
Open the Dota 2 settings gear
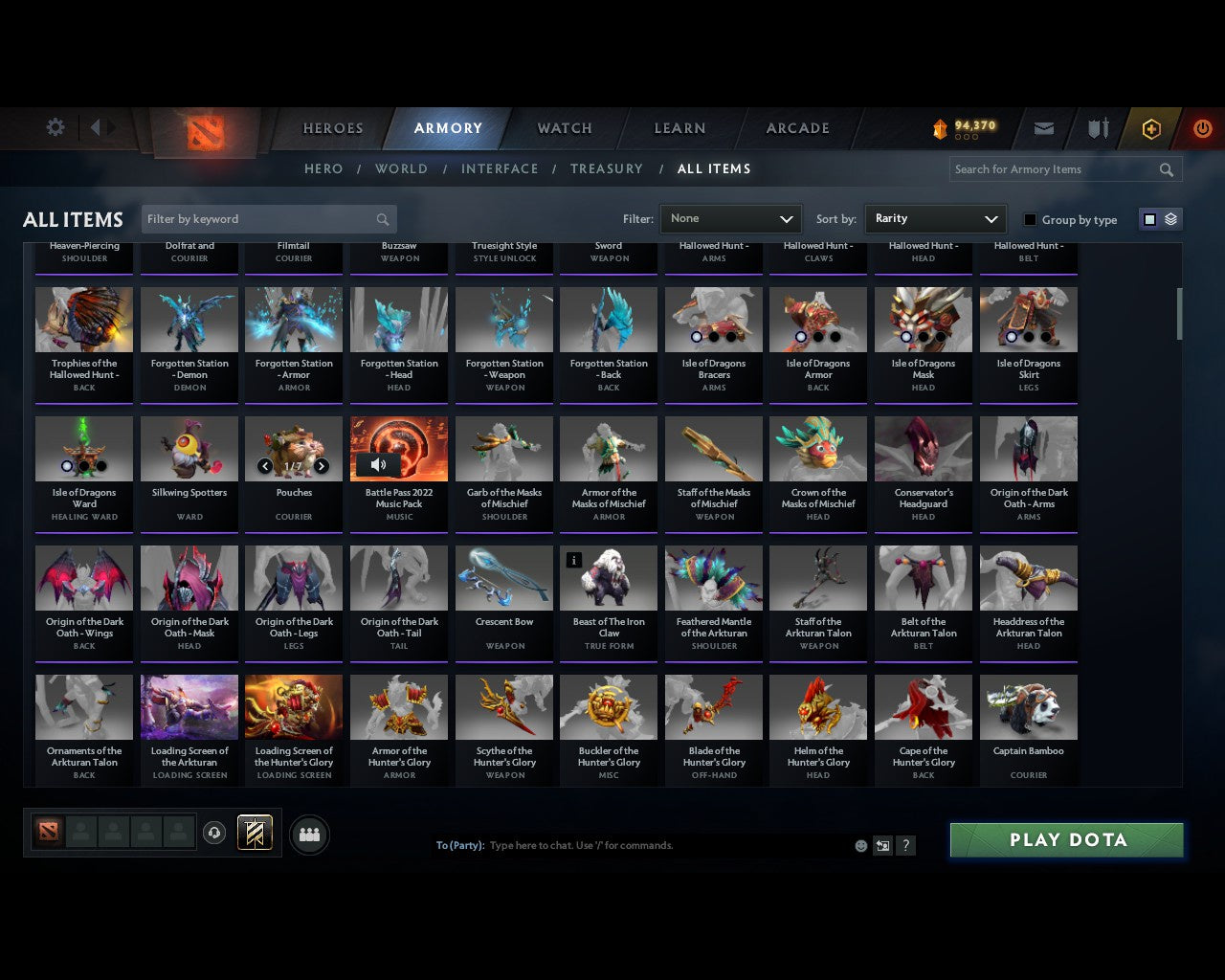pos(55,127)
